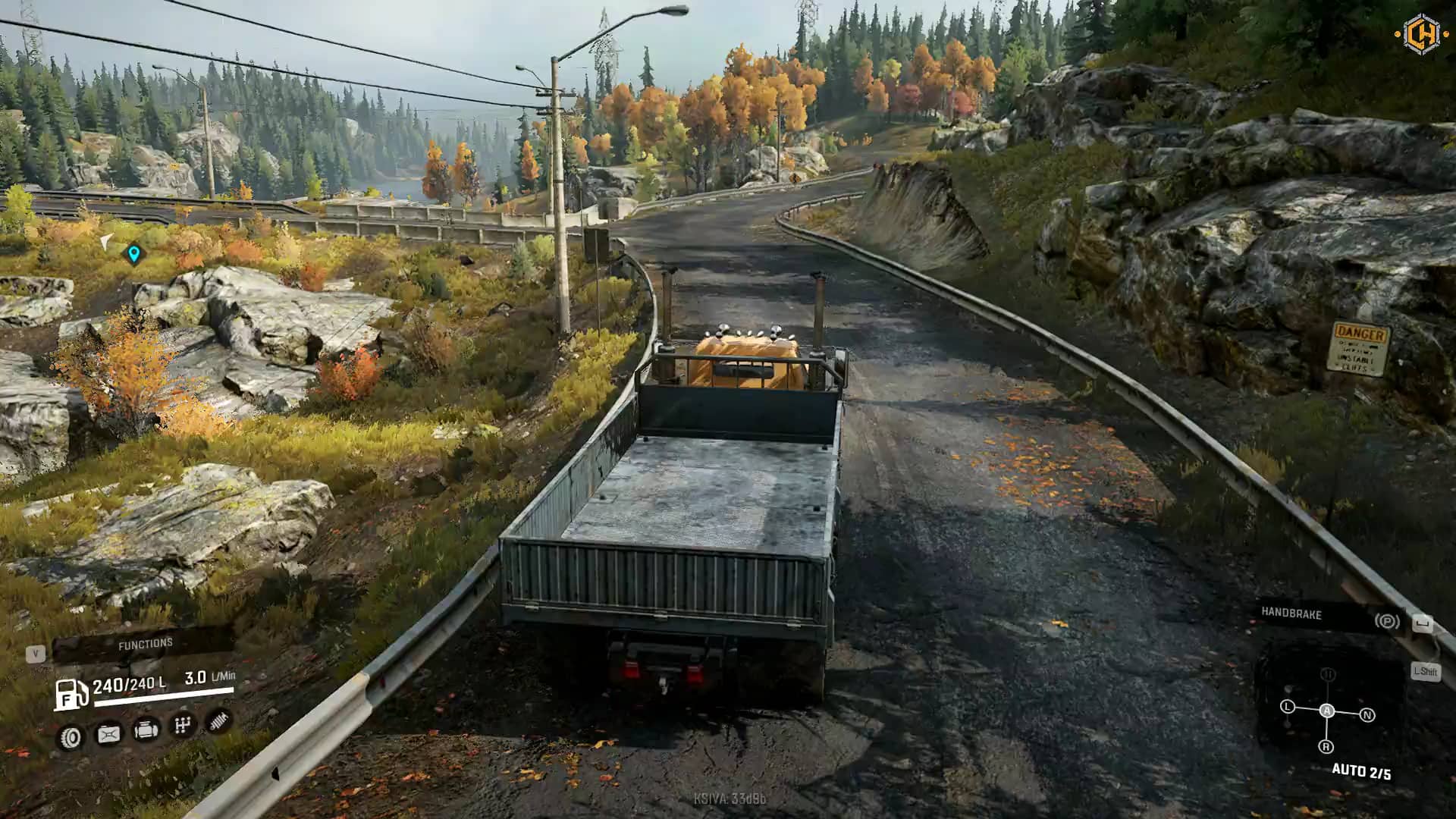This screenshot has height=819, width=1456.
Task: Click the blue waypoint marker
Action: pos(134,254)
